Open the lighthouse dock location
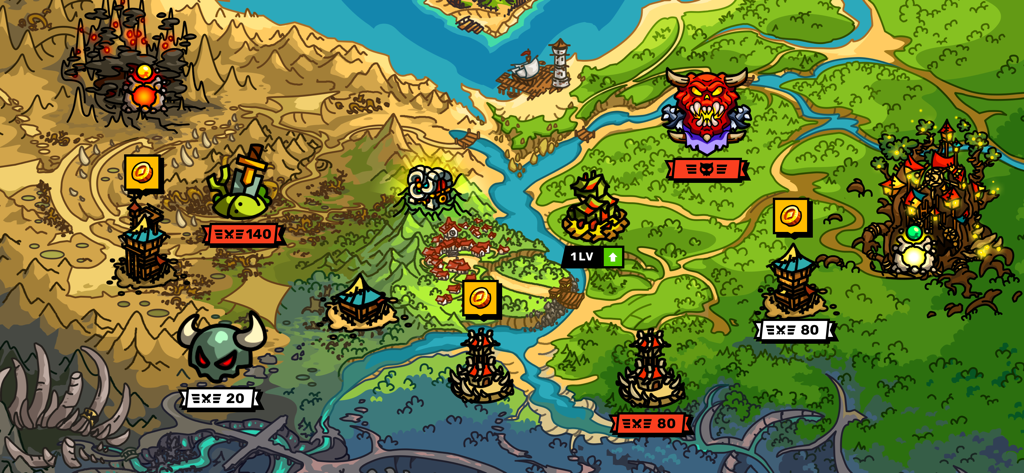 click(543, 69)
